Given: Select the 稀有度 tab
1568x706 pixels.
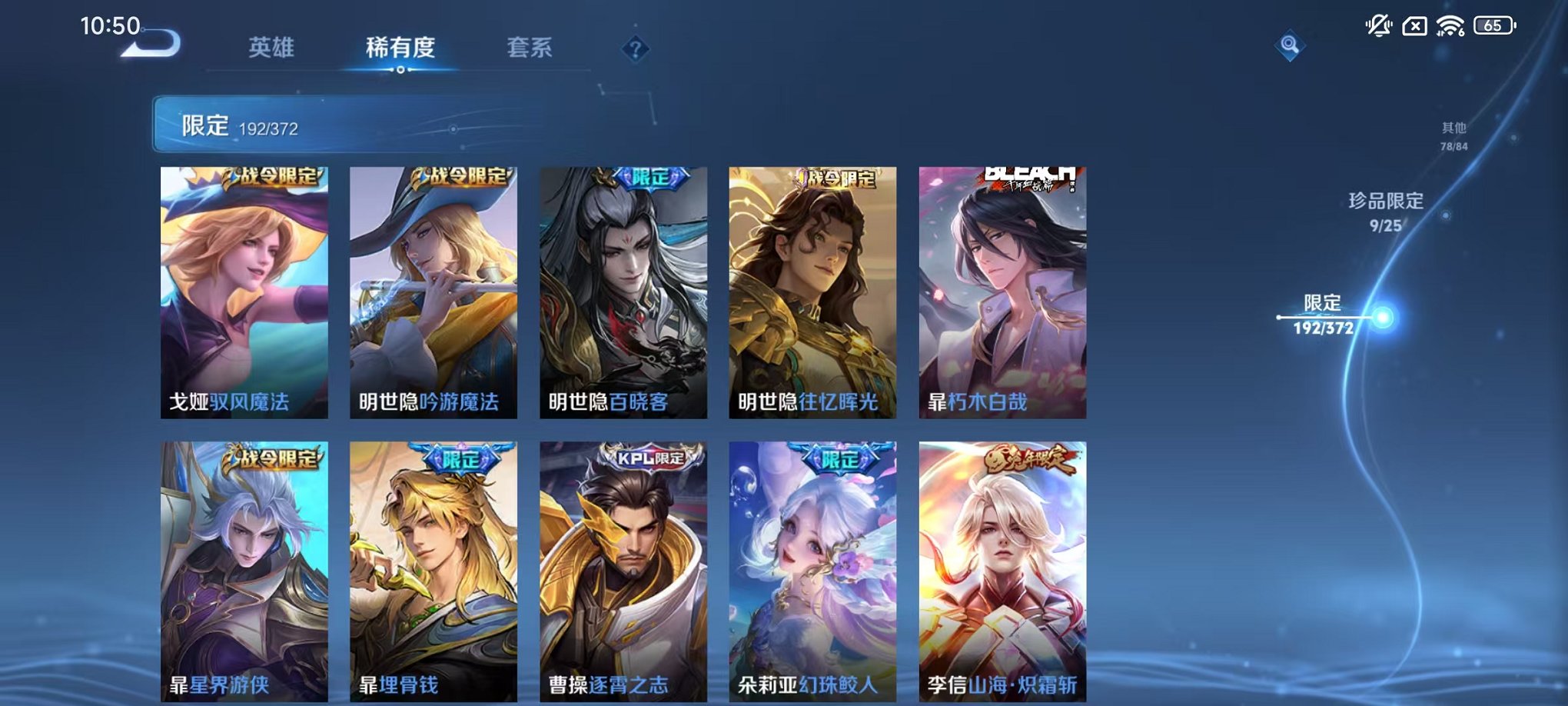Looking at the screenshot, I should 402,46.
